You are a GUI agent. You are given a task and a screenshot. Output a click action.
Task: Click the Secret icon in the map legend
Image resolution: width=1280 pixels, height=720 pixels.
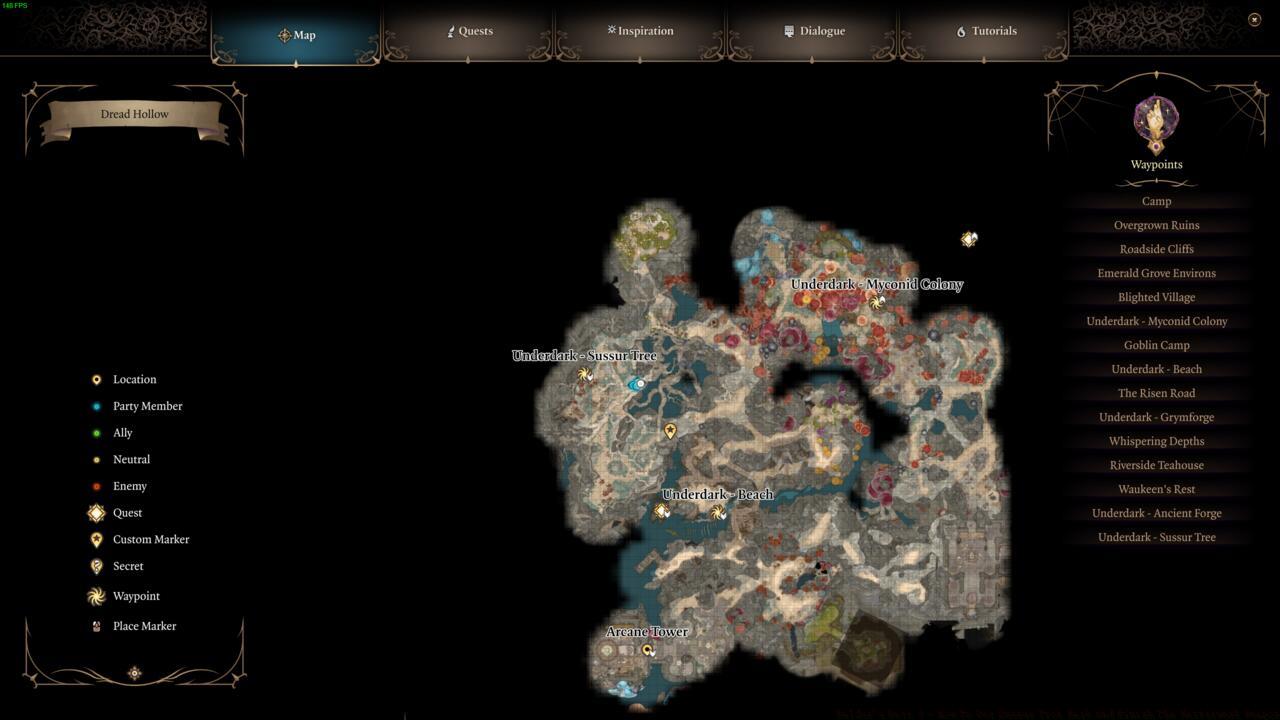96,566
